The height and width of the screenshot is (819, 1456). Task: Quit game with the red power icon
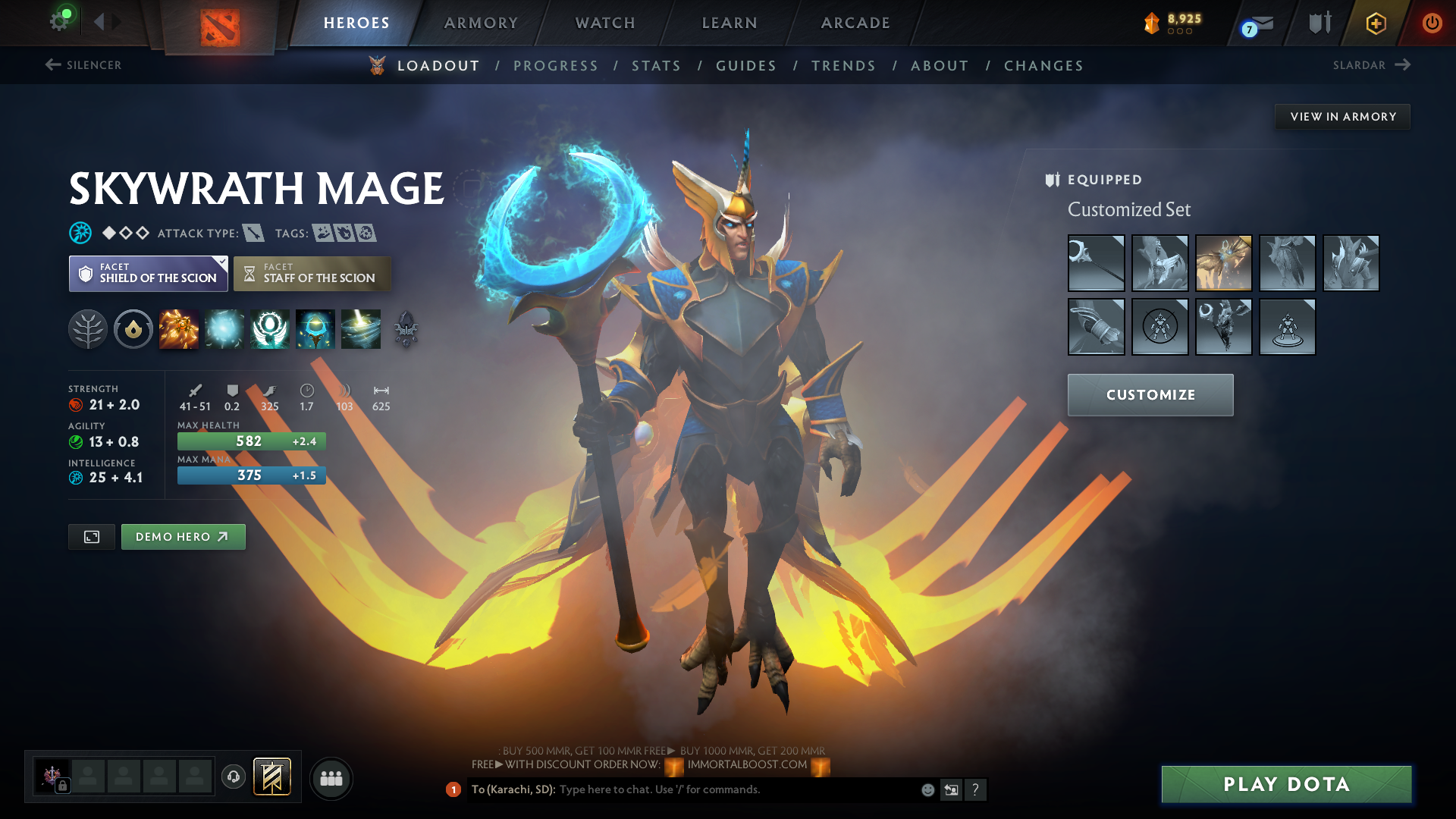point(1432,23)
